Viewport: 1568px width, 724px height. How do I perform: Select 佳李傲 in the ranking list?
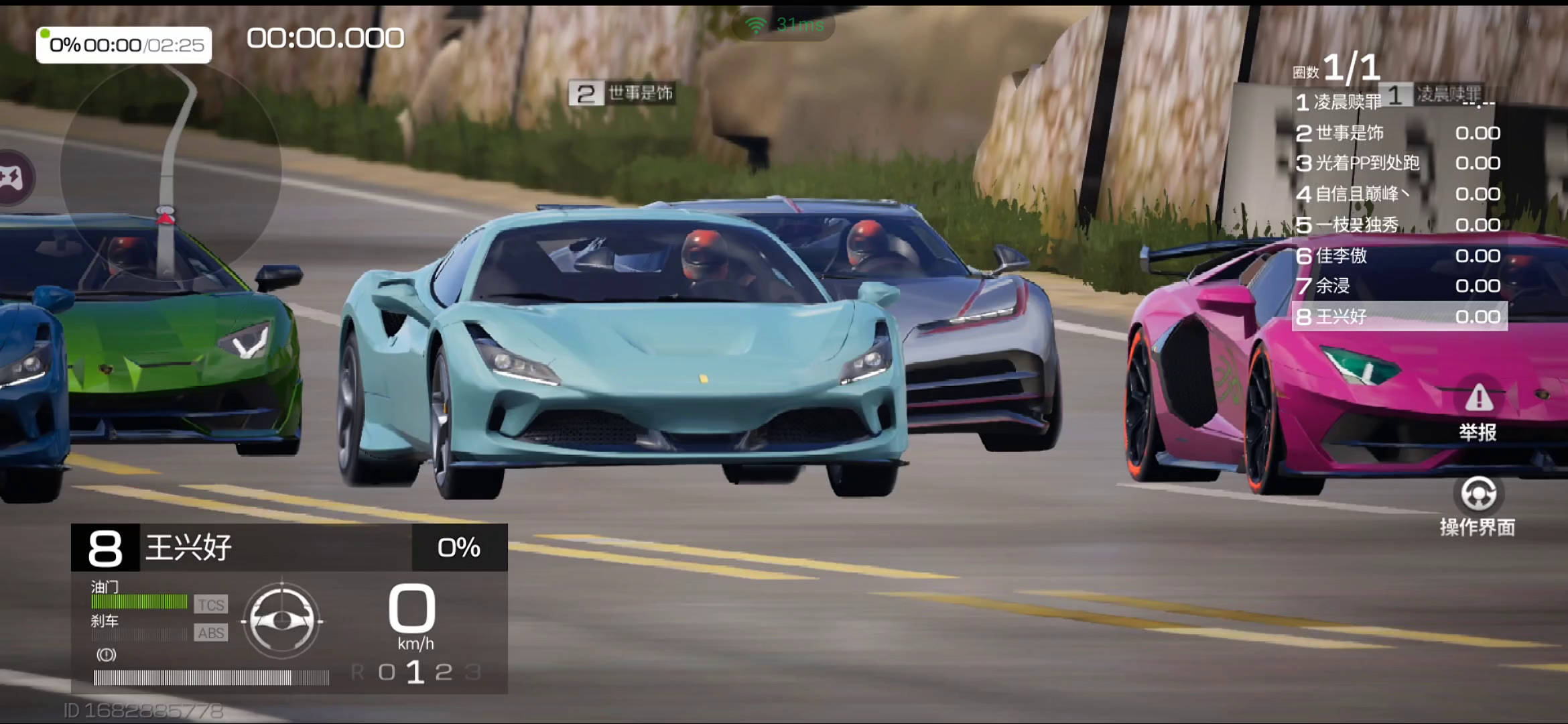[x=1397, y=255]
